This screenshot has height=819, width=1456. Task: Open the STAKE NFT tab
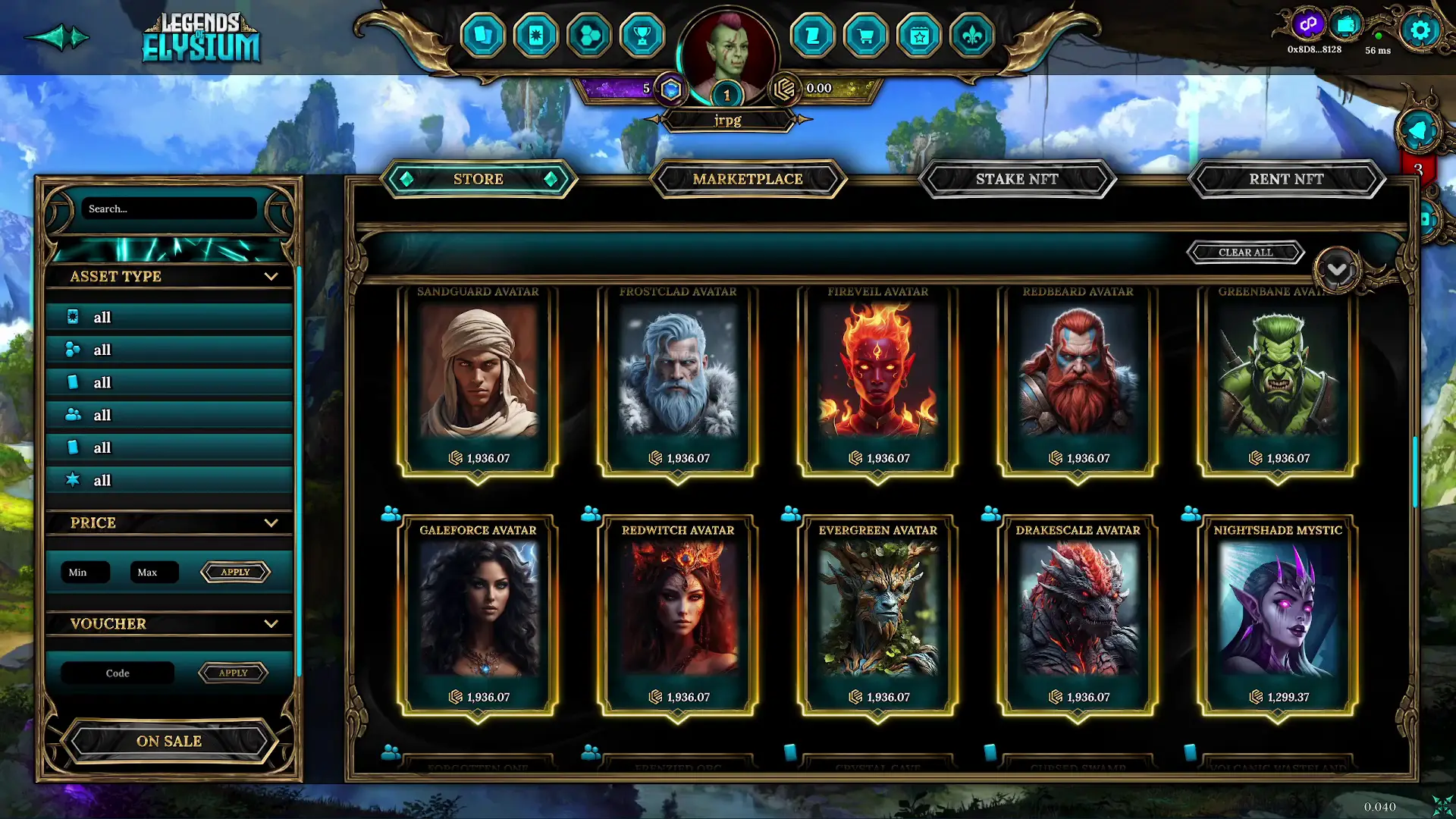coord(1017,179)
